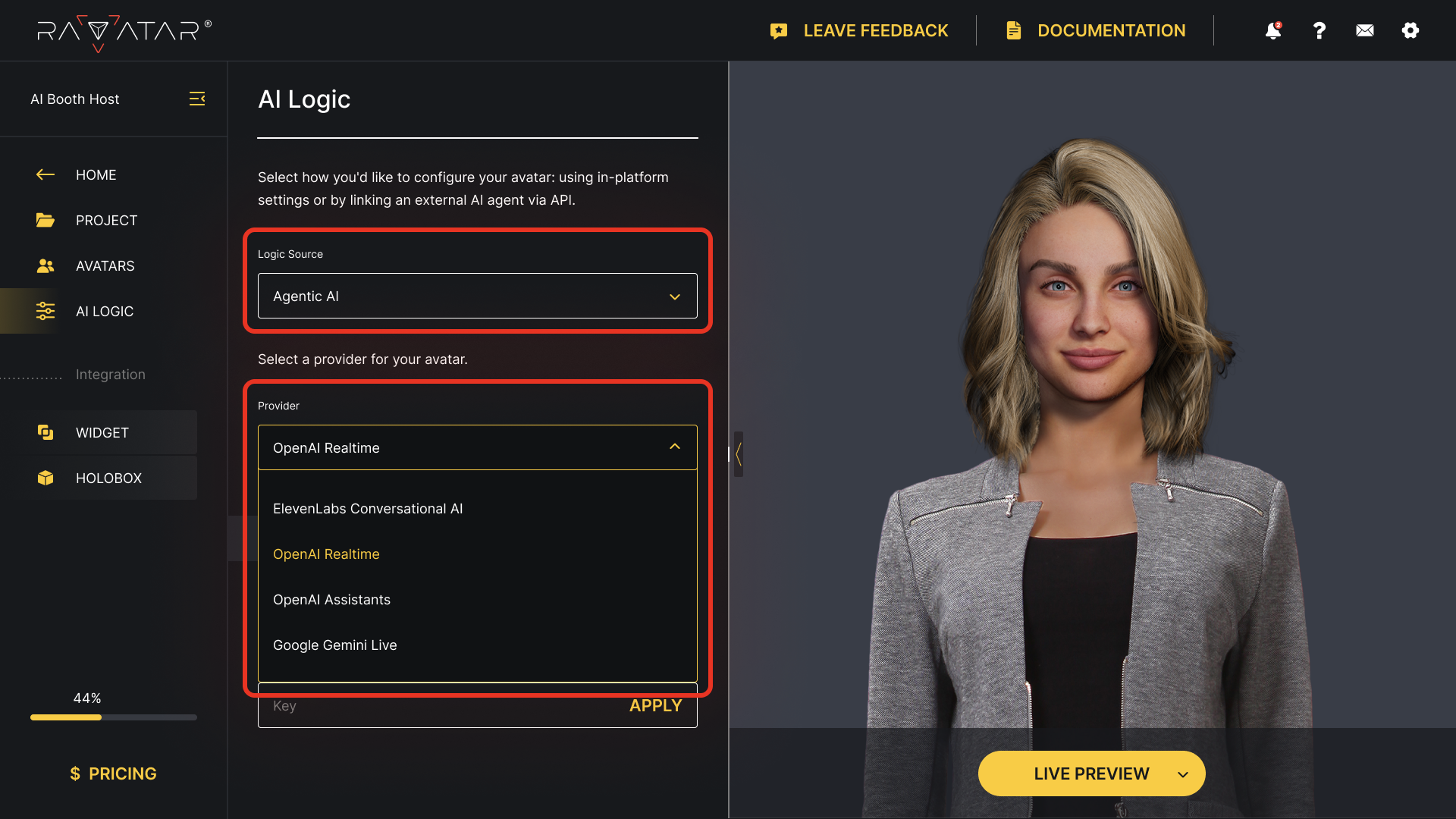Click the back arrow next to HOME
Viewport: 1456px width, 819px height.
tap(45, 174)
